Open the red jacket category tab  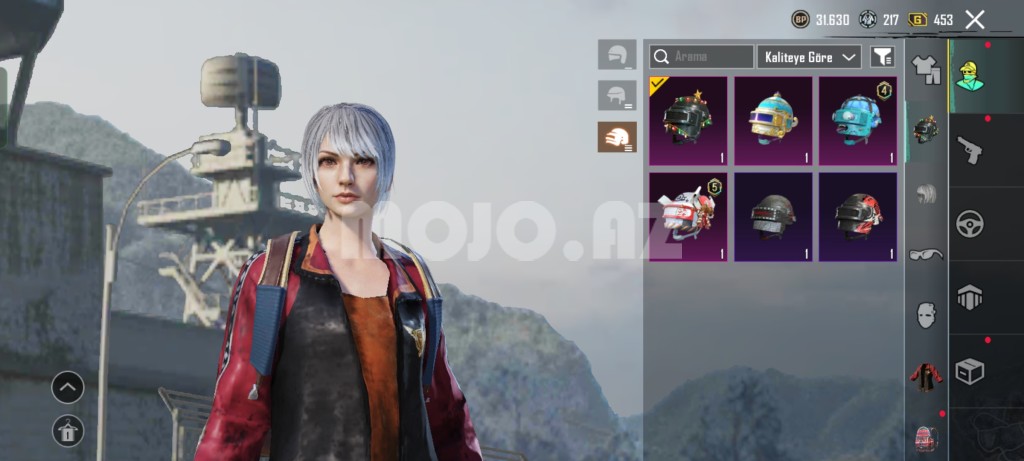tap(926, 376)
